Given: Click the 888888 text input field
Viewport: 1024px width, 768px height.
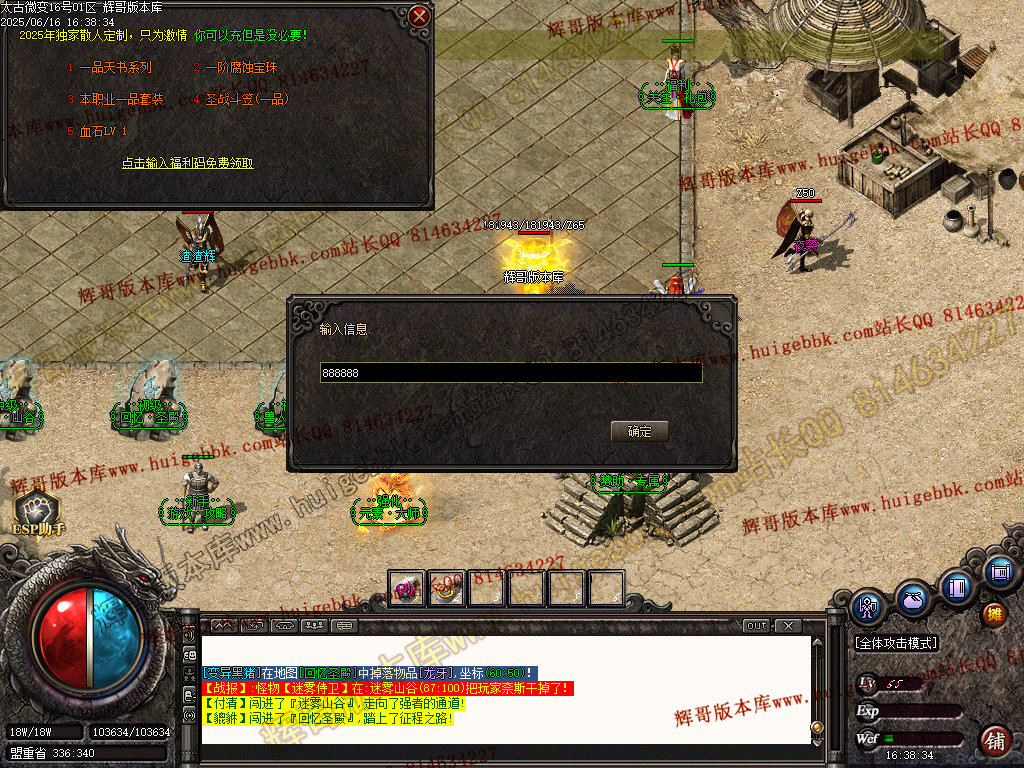Looking at the screenshot, I should coord(510,373).
